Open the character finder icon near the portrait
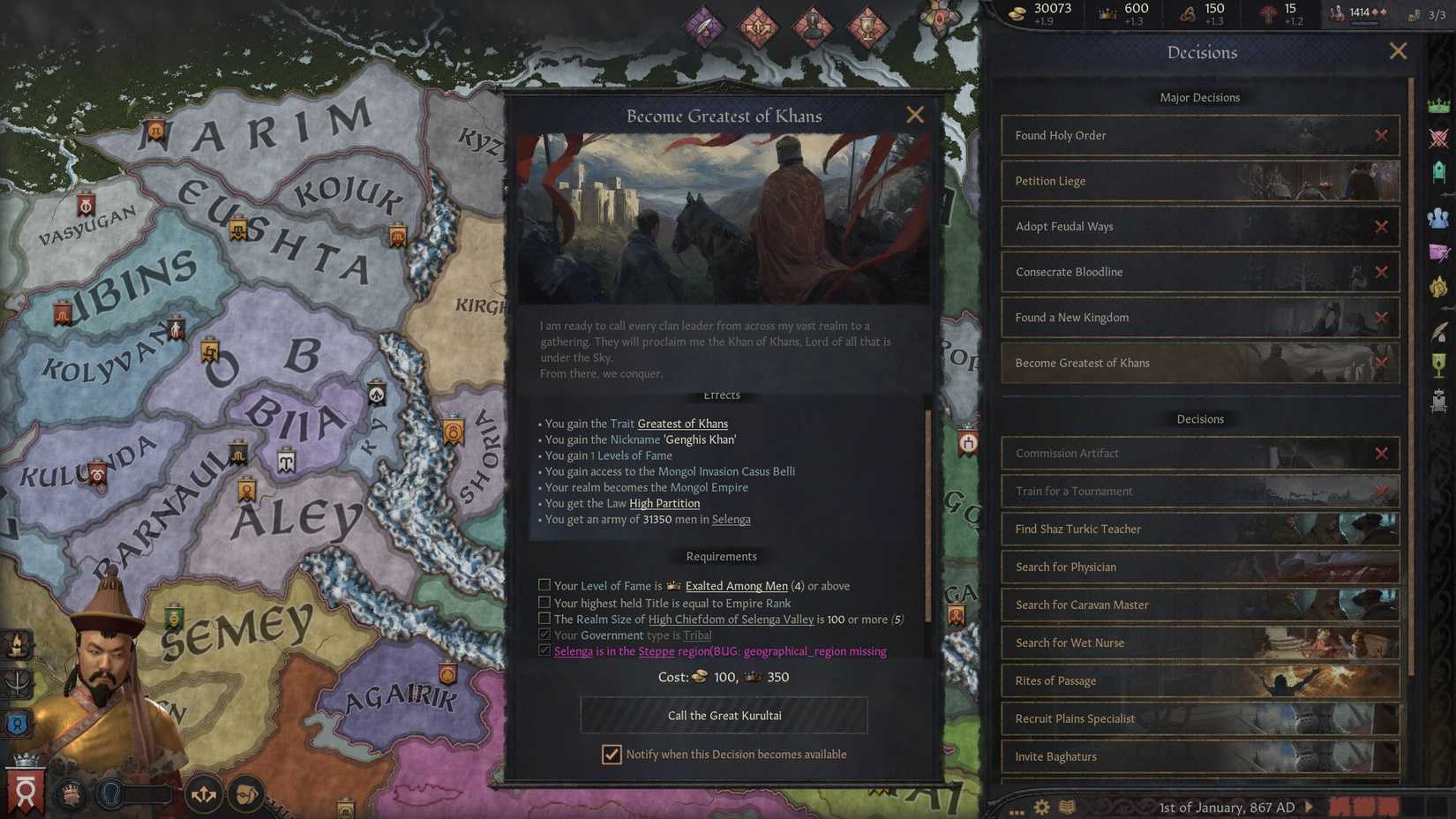1456x819 pixels. tap(244, 793)
